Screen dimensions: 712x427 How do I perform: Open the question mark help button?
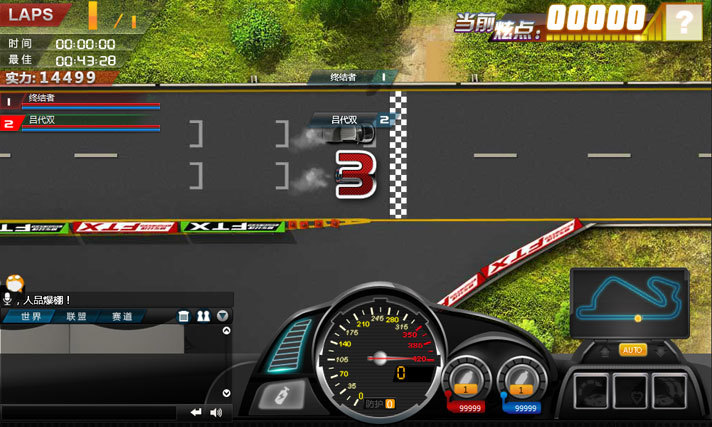coord(684,20)
